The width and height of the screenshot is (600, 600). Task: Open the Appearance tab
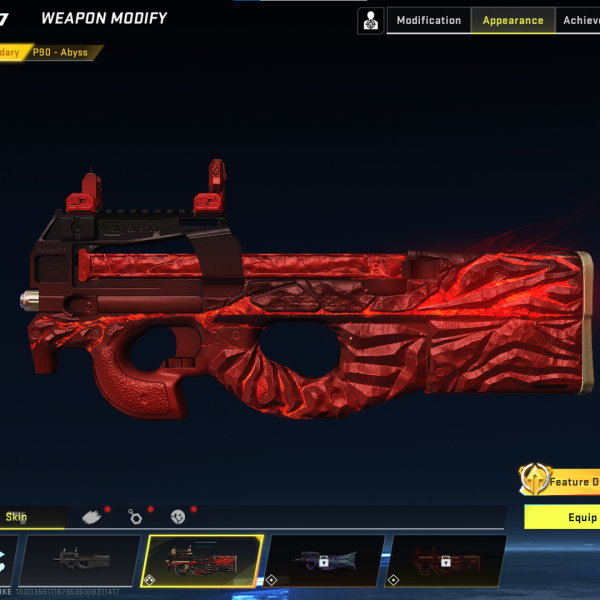pos(512,20)
